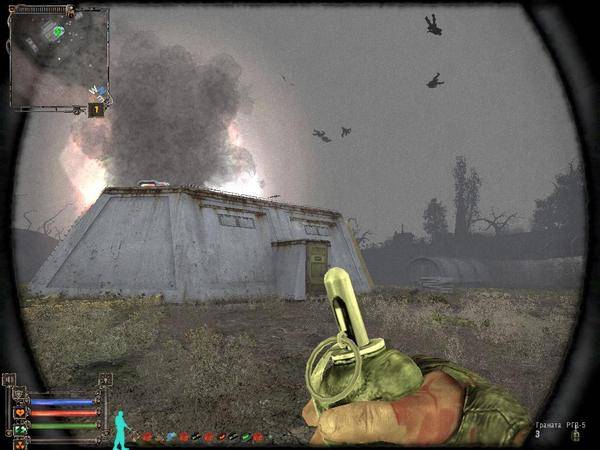Click the cyan stalker posture silhouette

121,427
